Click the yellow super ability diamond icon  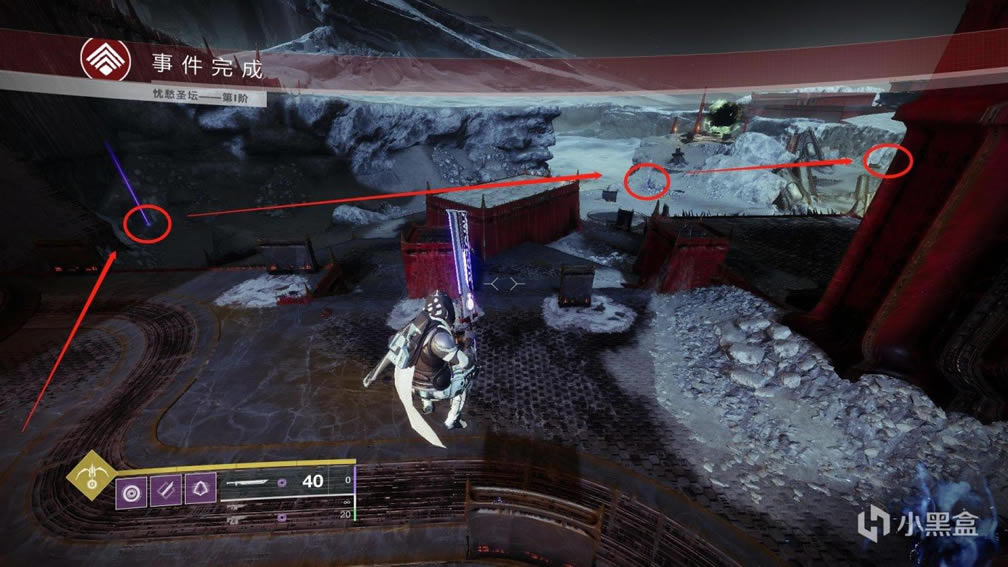click(x=91, y=483)
